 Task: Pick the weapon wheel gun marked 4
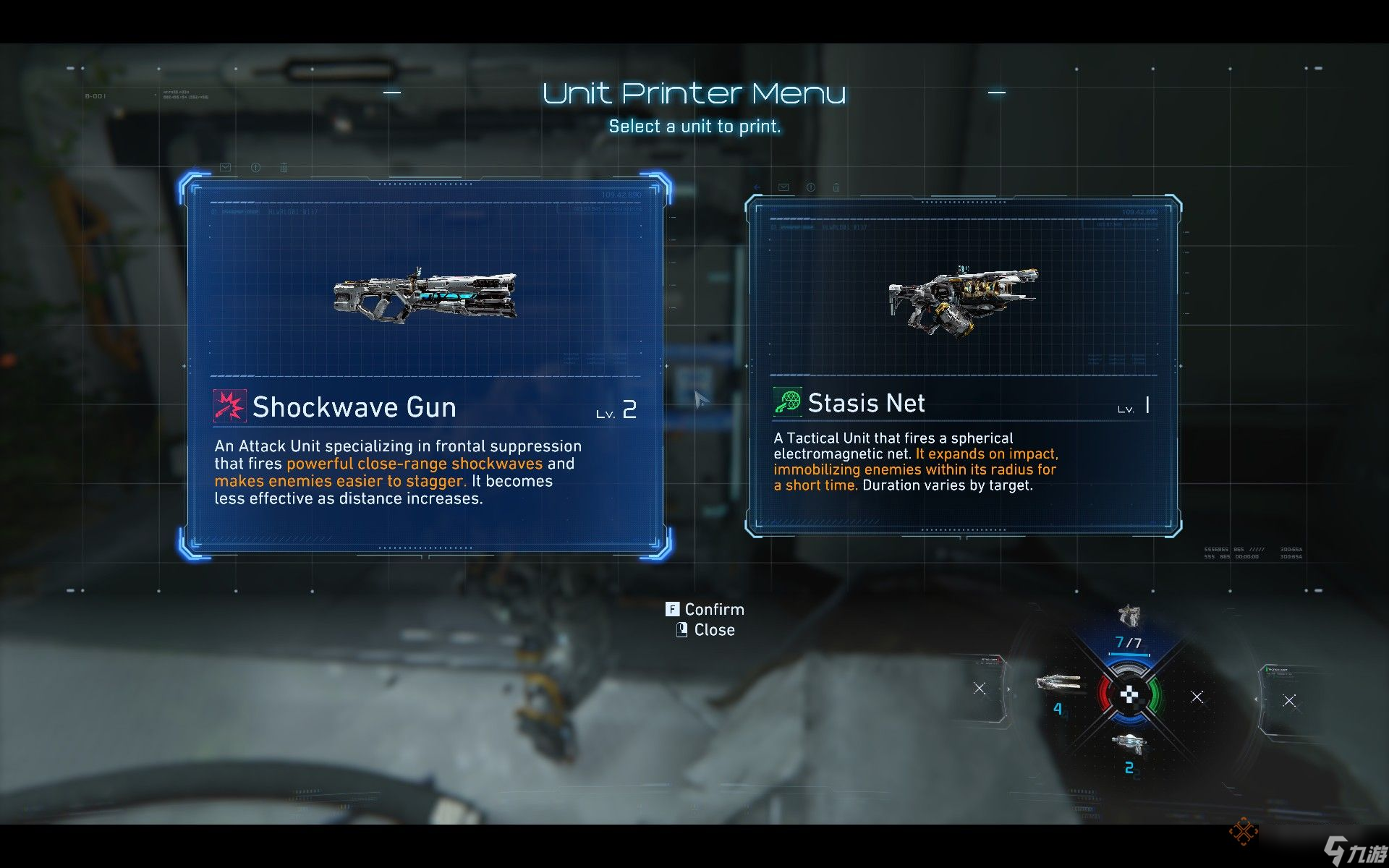pyautogui.click(x=1058, y=683)
